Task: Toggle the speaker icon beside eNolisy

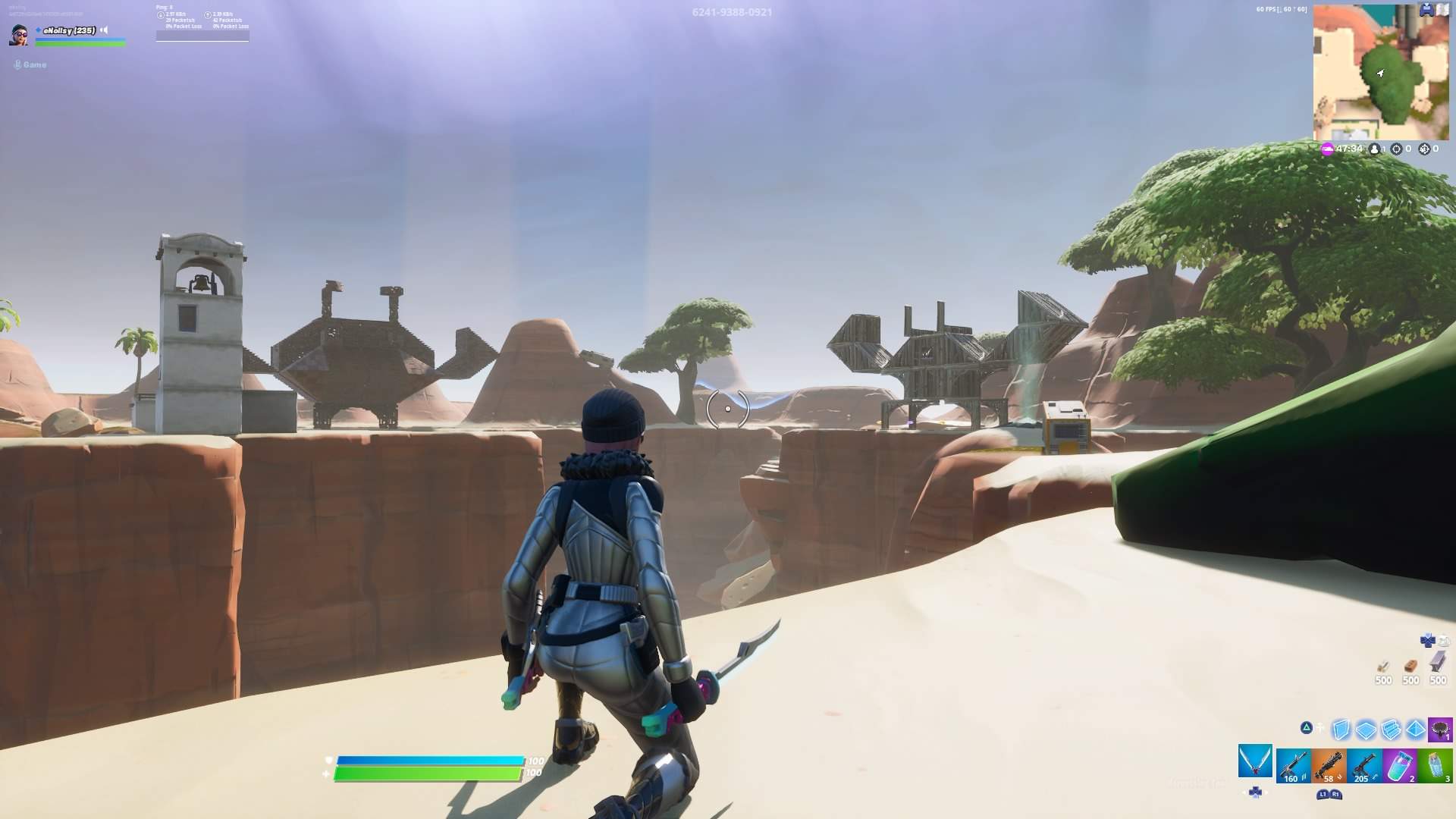Action: (105, 30)
